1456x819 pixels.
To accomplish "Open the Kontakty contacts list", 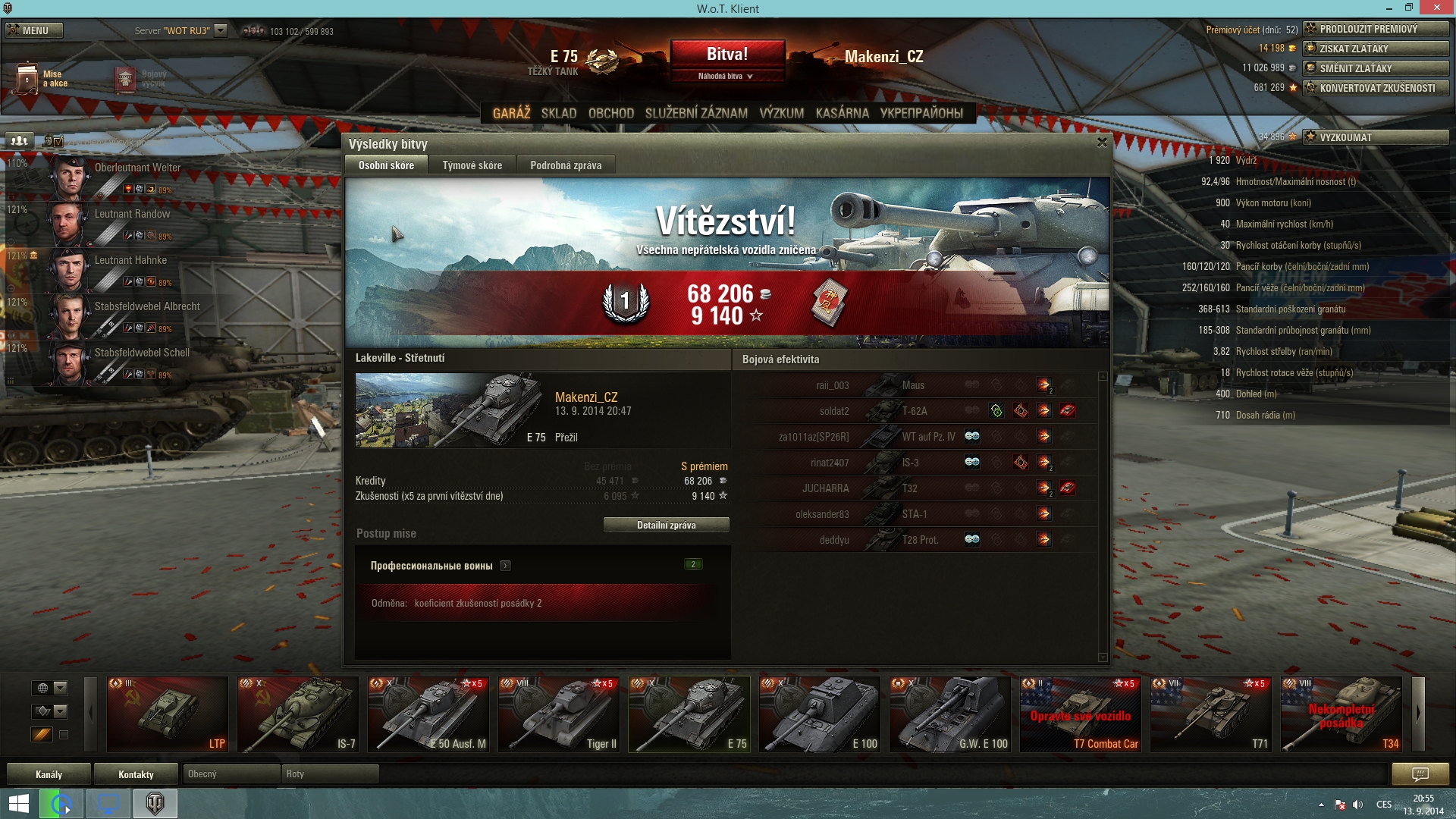I will (136, 774).
